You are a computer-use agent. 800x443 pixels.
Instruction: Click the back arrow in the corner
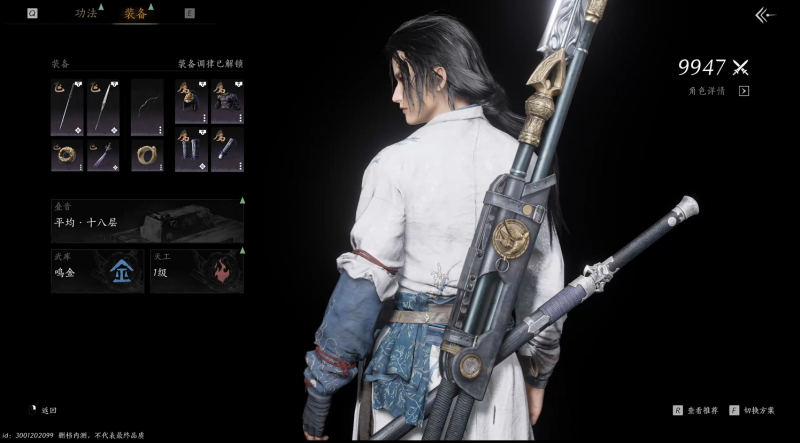pyautogui.click(x=765, y=15)
